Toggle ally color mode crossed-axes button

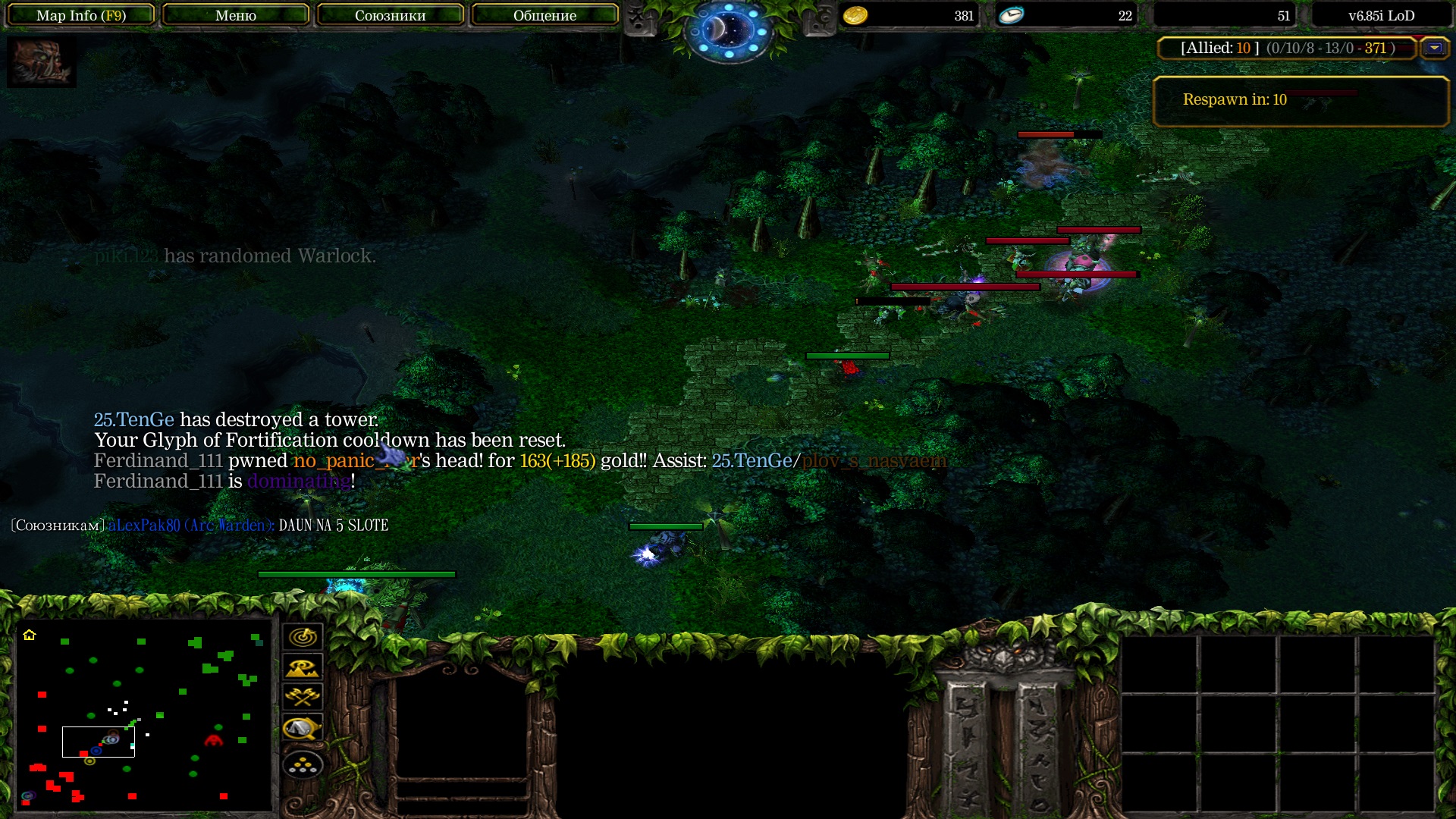[303, 697]
